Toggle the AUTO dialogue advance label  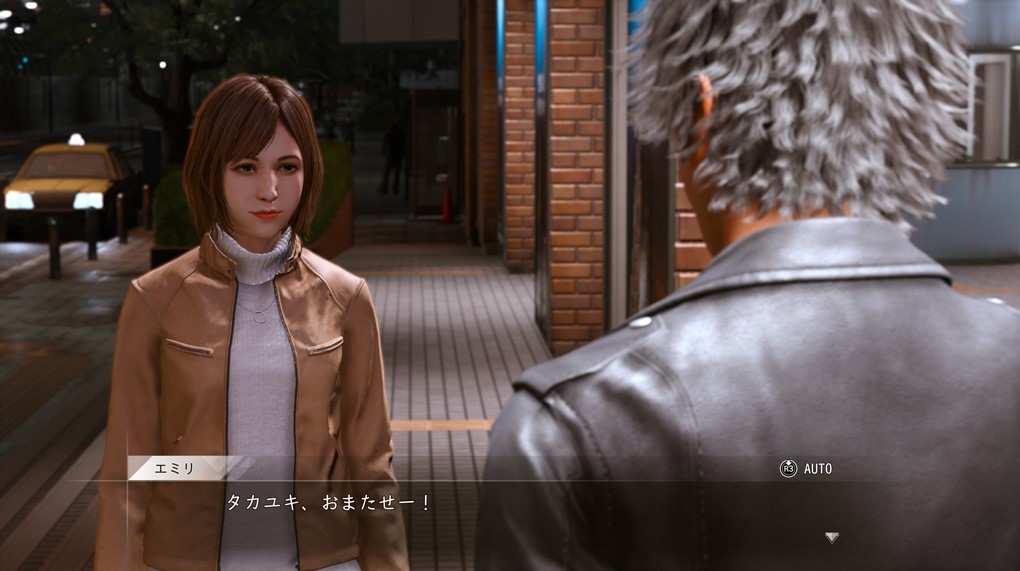[x=817, y=468]
